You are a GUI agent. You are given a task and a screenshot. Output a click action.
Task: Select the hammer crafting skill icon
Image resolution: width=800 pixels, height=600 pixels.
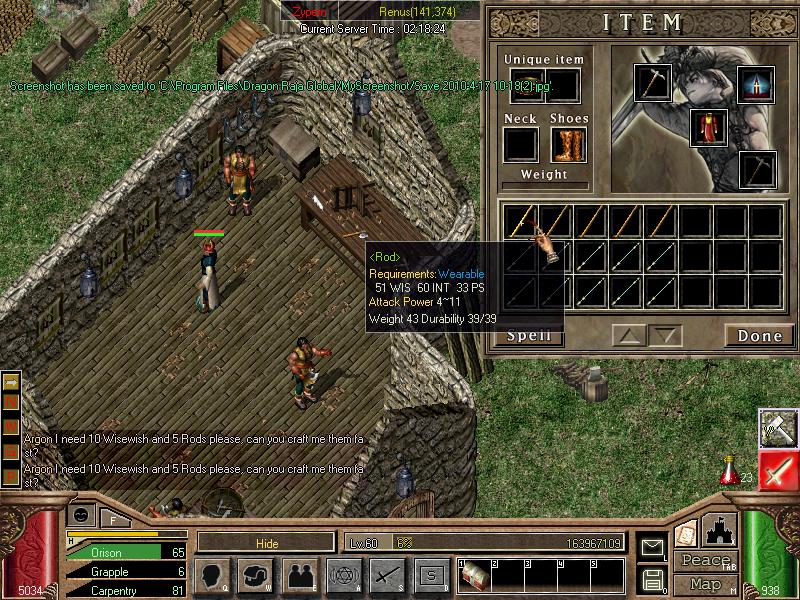pos(776,427)
